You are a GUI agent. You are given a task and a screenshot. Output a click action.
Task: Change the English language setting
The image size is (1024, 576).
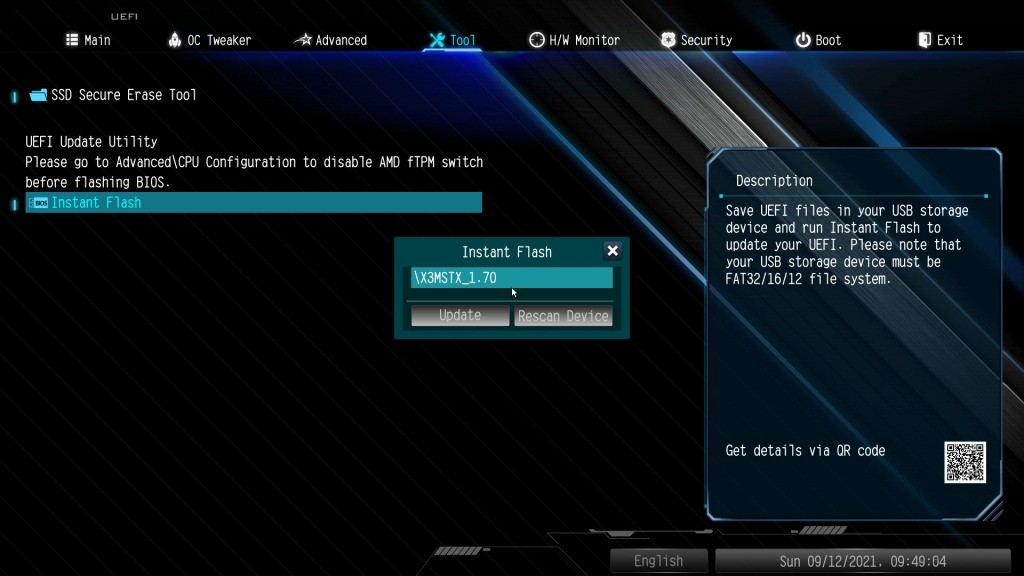tap(659, 561)
